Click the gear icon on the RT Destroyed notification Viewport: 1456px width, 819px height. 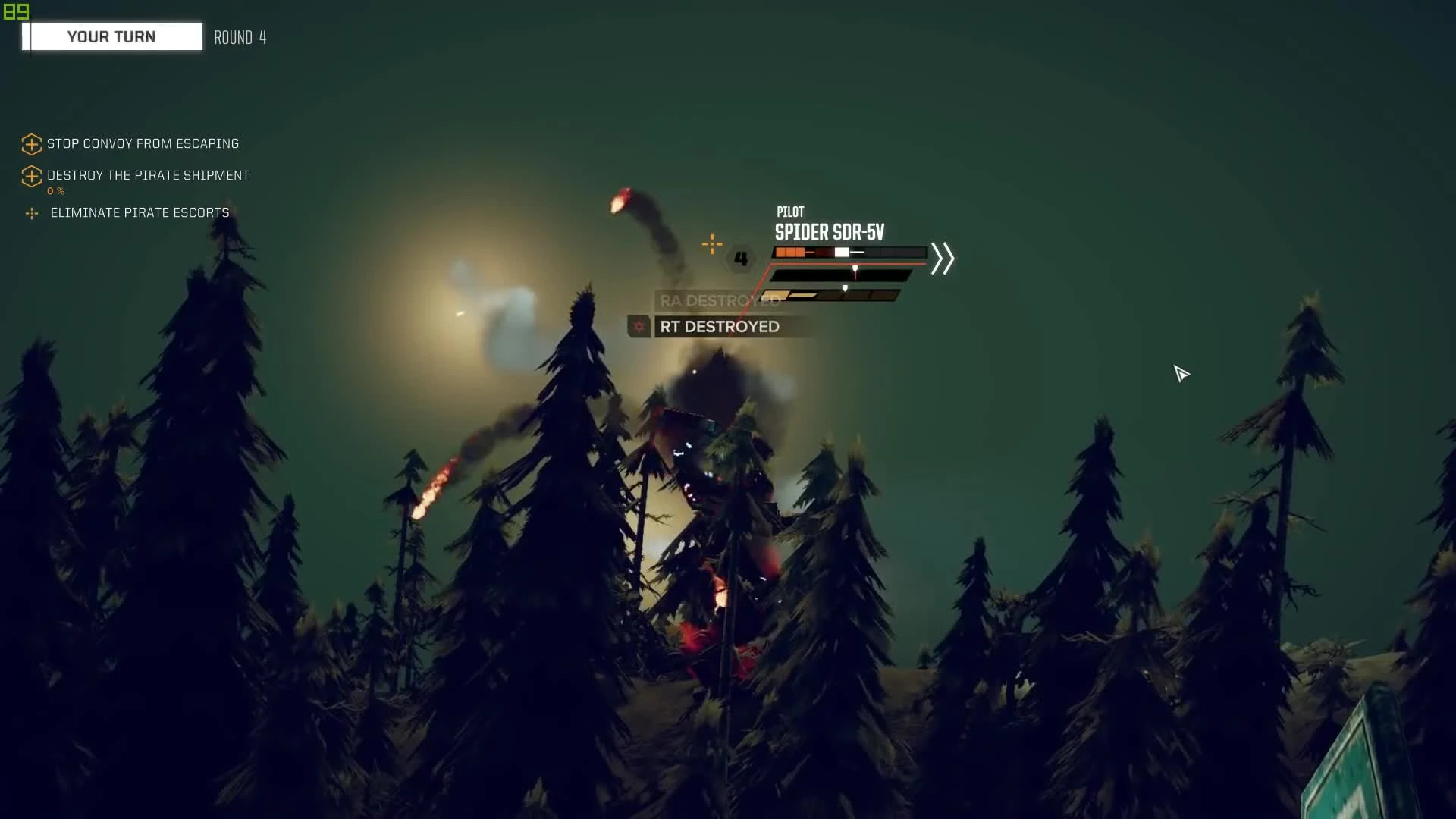[641, 327]
